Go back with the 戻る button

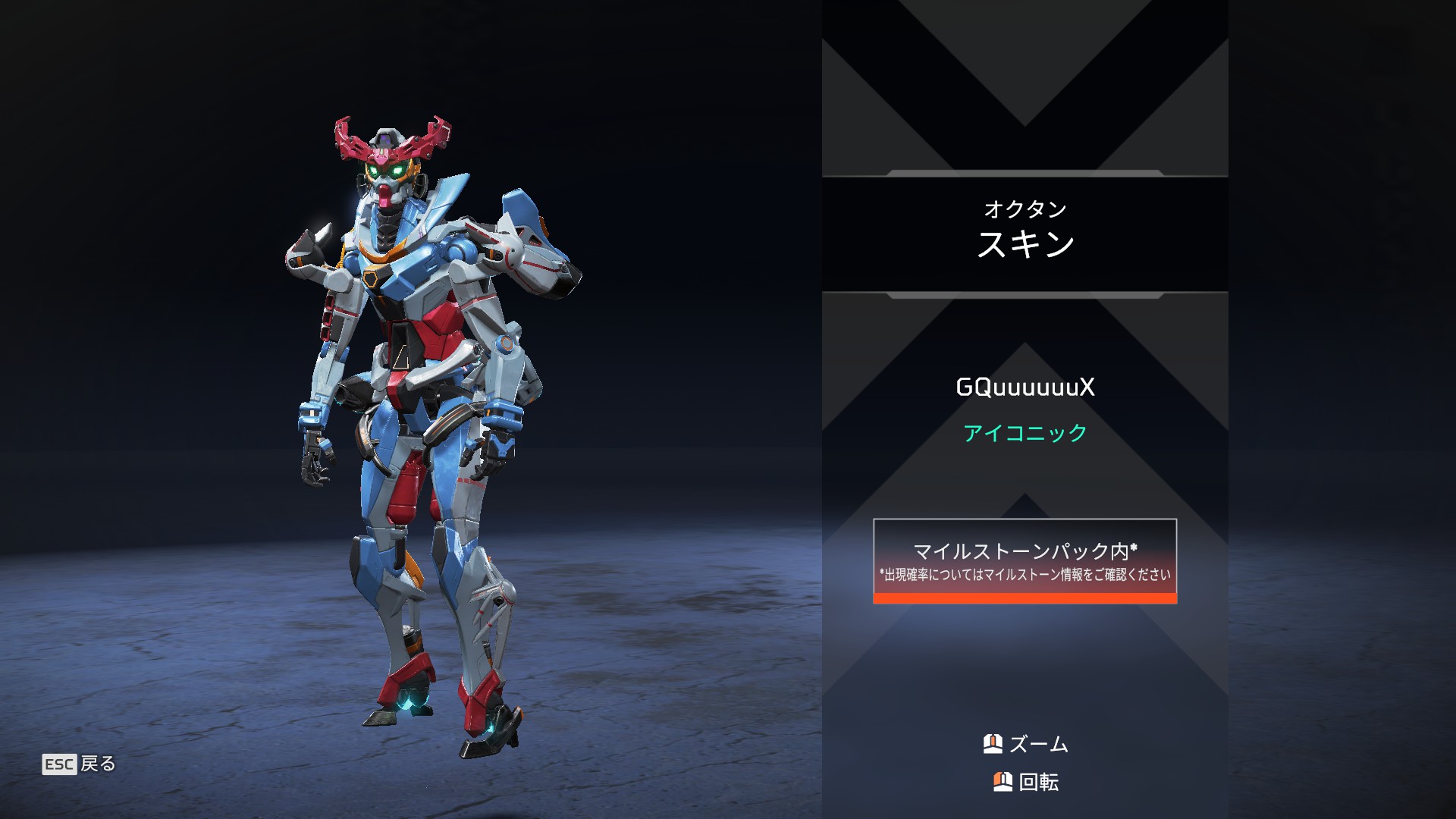(x=80, y=764)
